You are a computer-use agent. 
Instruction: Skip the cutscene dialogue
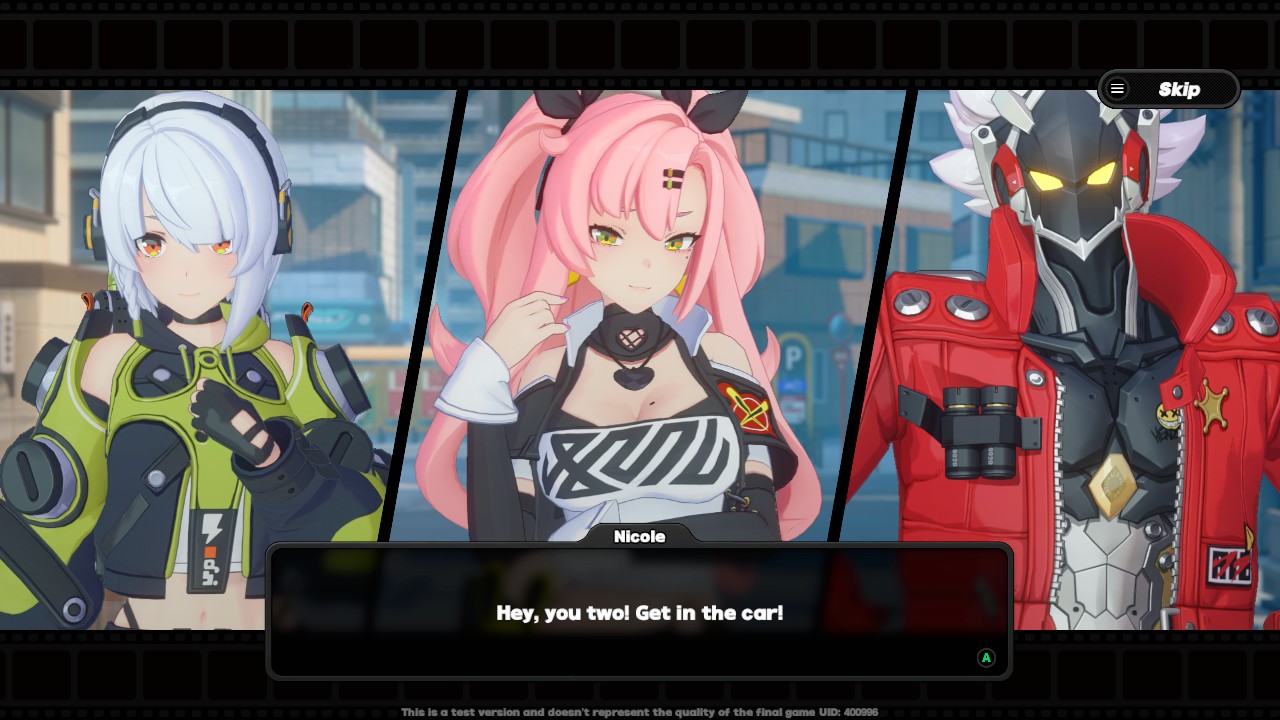coord(1169,89)
